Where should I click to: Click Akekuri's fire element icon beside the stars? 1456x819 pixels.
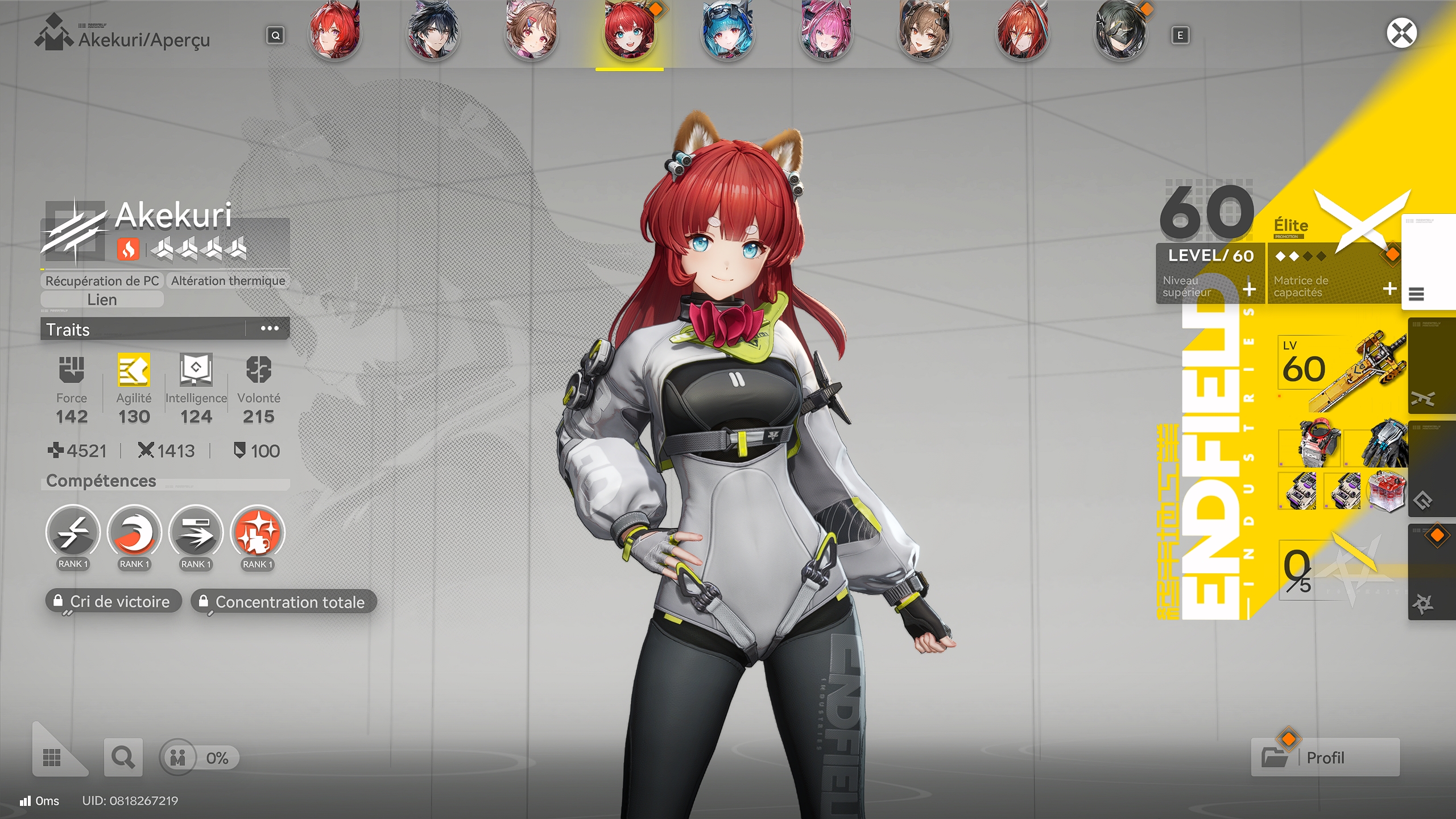click(x=129, y=249)
